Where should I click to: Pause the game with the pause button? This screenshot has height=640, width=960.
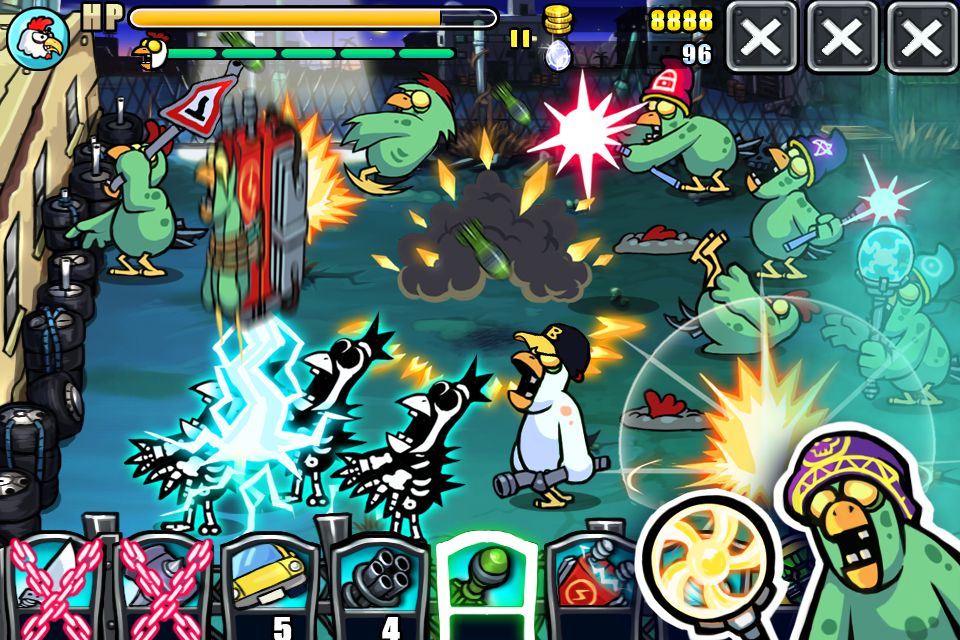coord(520,39)
